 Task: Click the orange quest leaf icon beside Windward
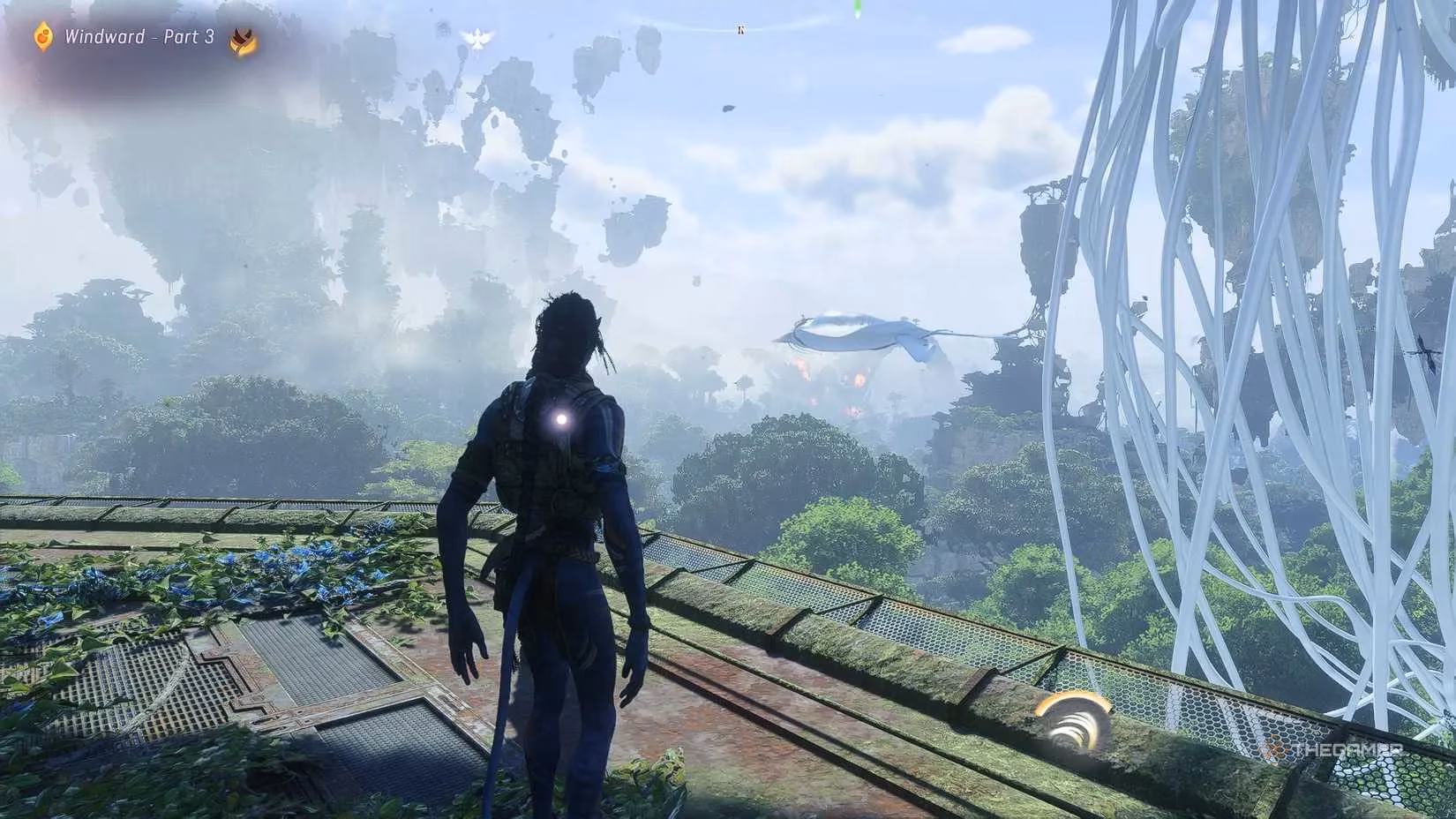click(x=44, y=37)
